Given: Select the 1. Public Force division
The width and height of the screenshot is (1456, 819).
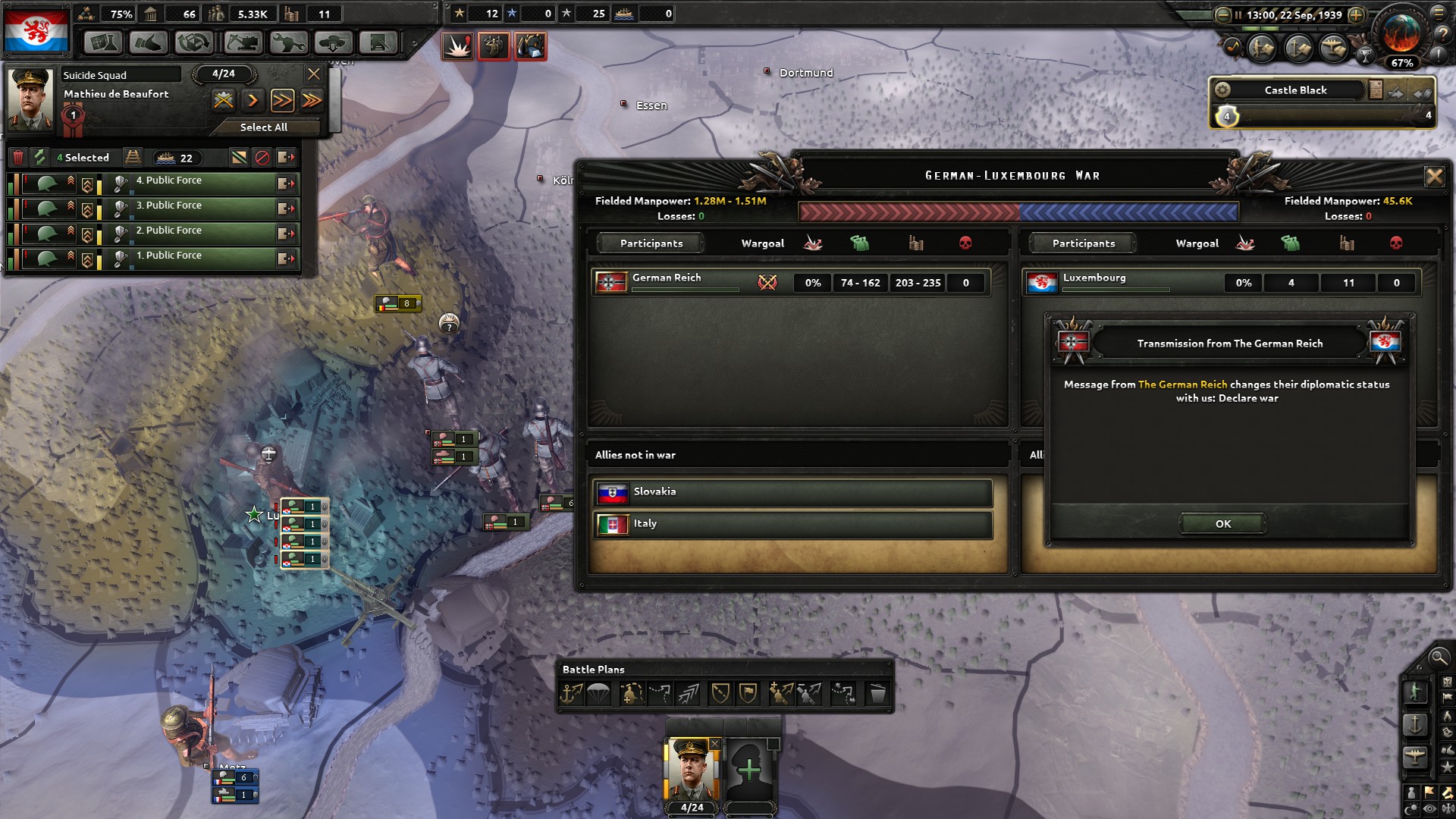Looking at the screenshot, I should coord(201,257).
